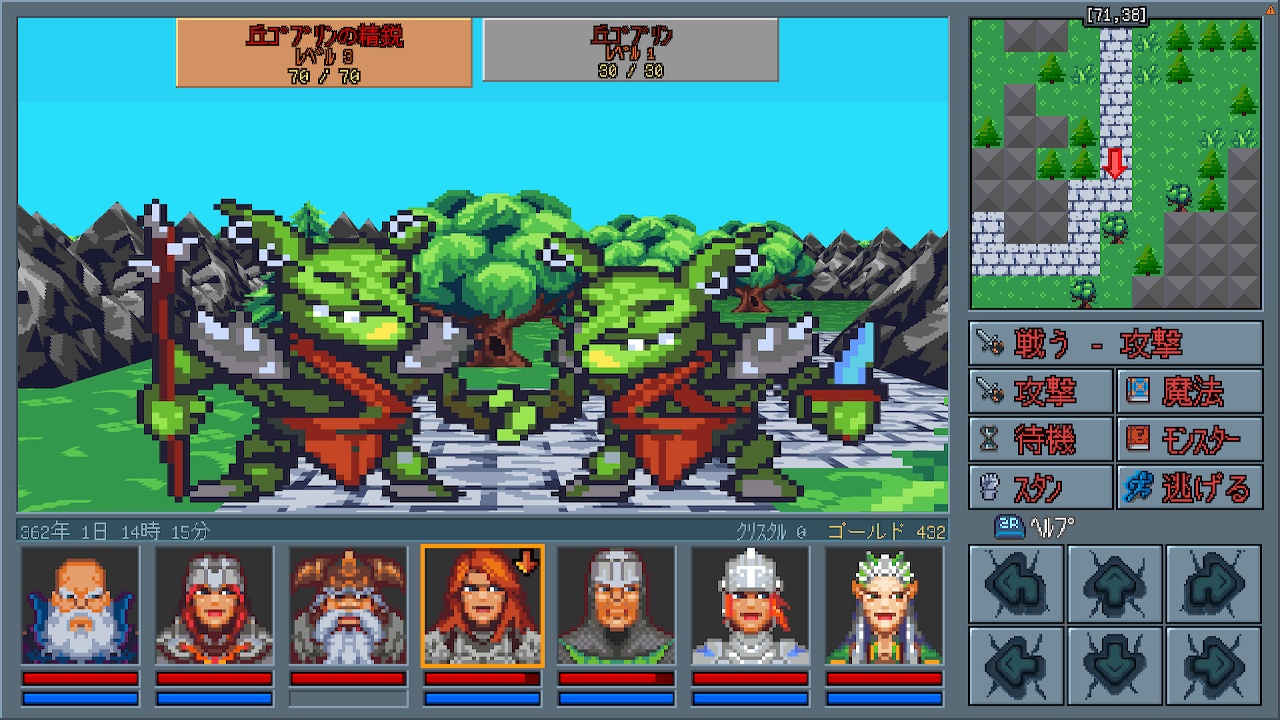Click the turn-left arrow movement icon
The width and height of the screenshot is (1280, 720).
(x=1016, y=585)
